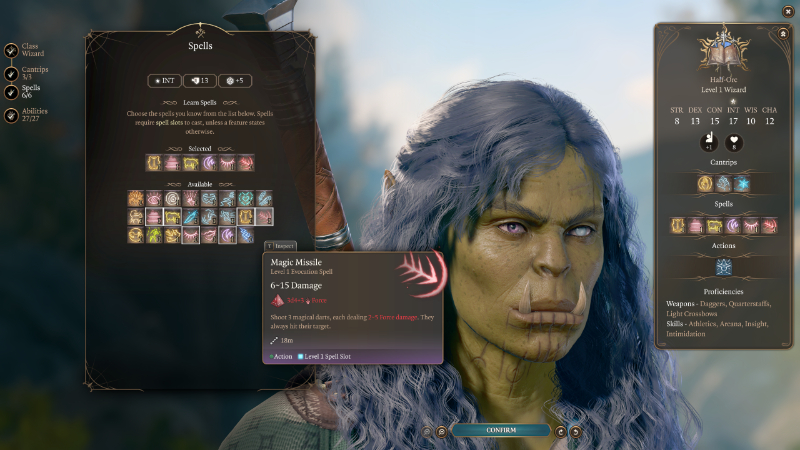Click the INT spellcasting ability badge
Screen dimensions: 800x450
click(x=164, y=80)
